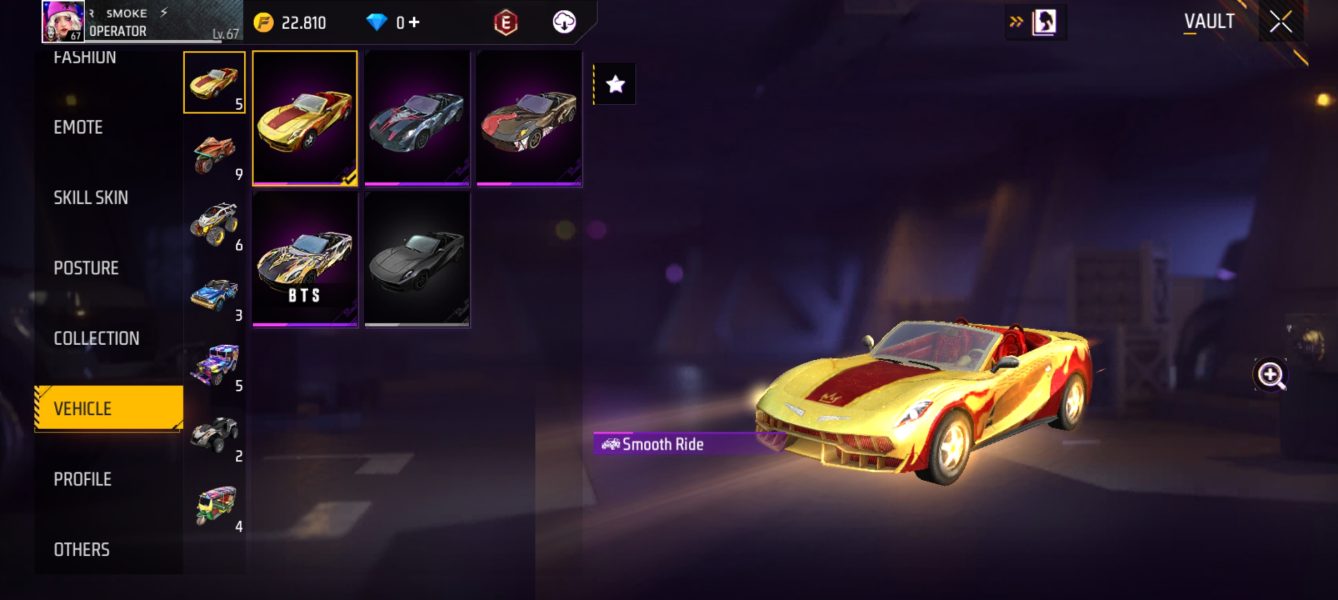1338x600 pixels.
Task: Open the player profile avatar
Action: 62,21
